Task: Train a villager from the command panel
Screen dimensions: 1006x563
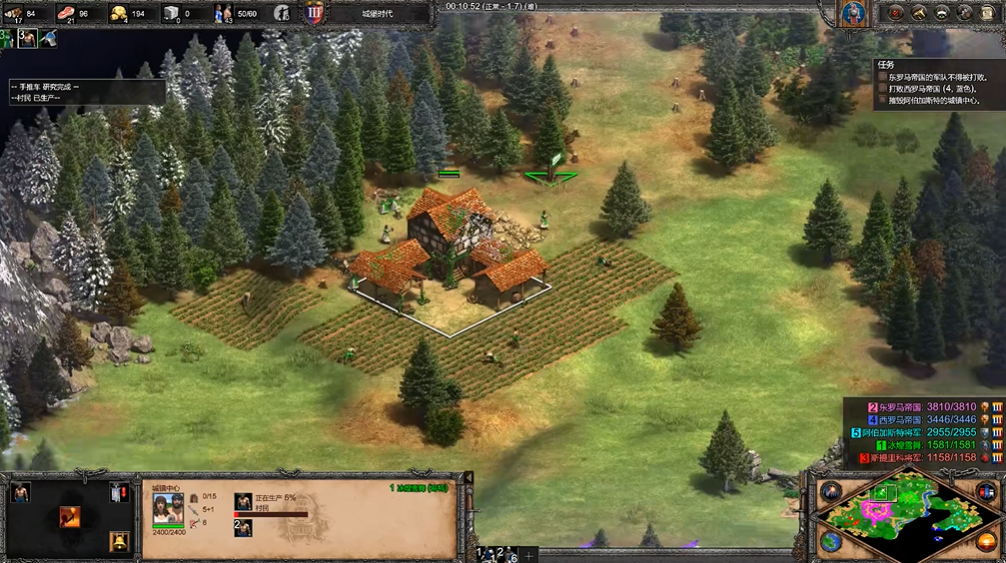Action: 20,492
